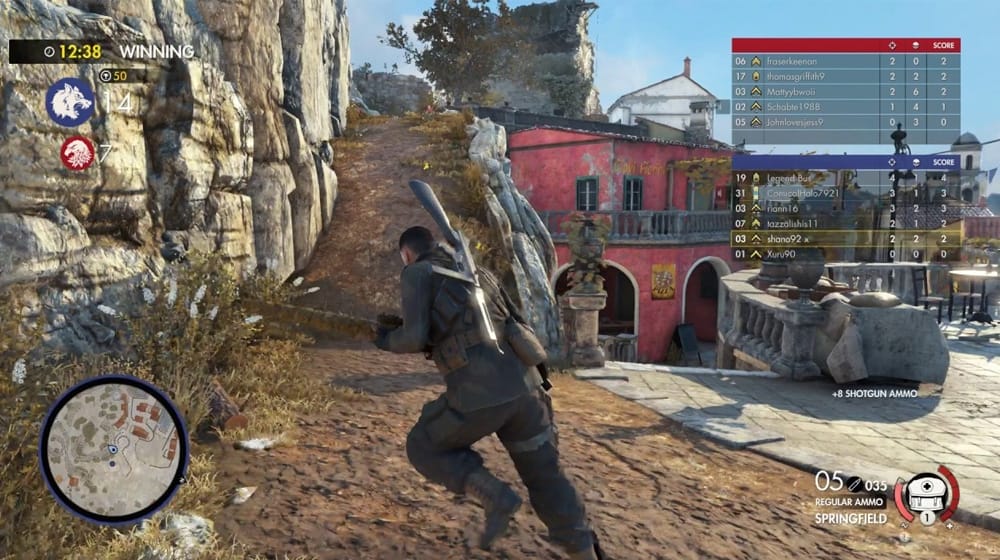Select the thomasgriffith9 scoreboard row

click(x=845, y=76)
